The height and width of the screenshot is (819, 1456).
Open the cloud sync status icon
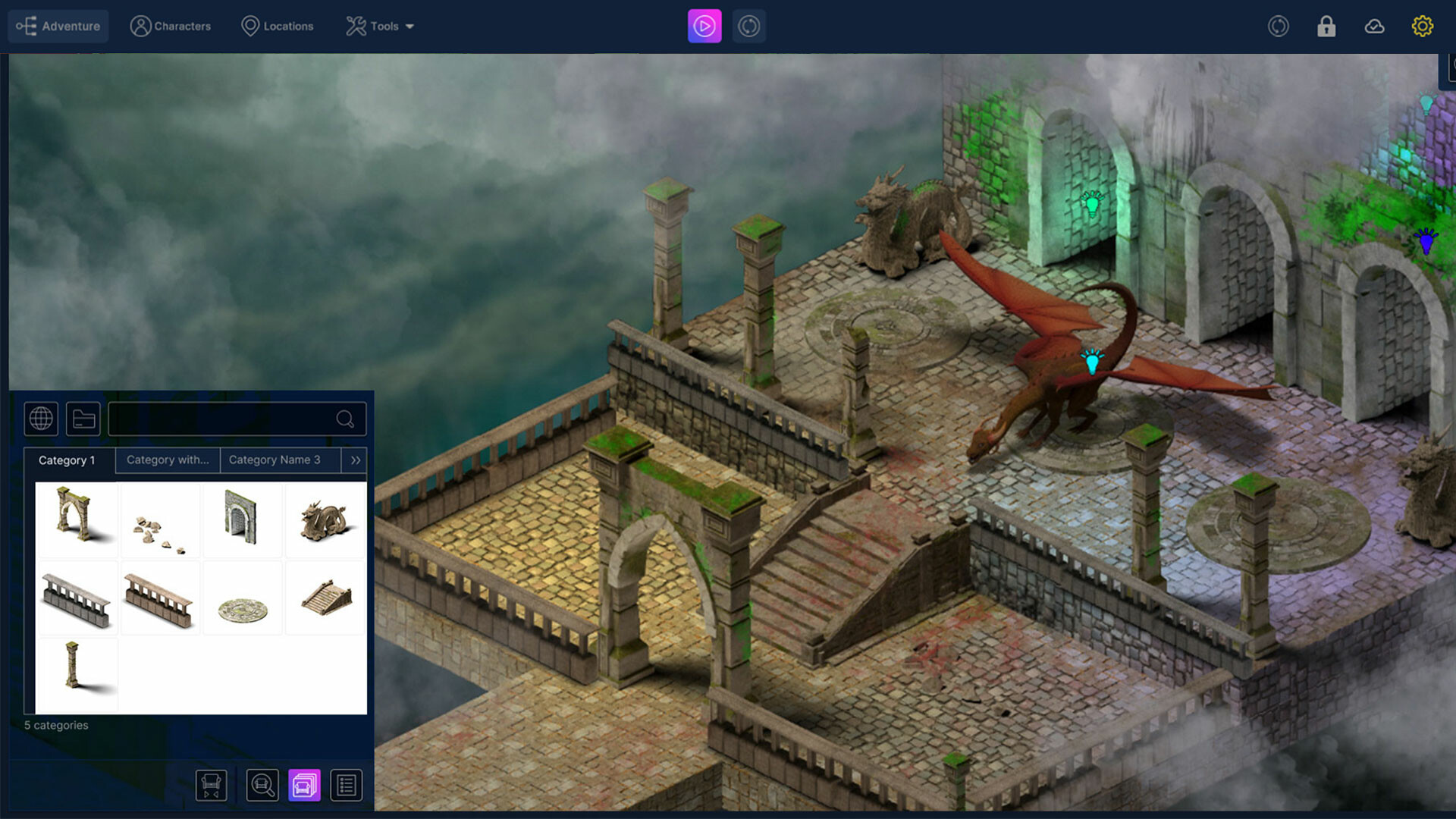click(x=1374, y=26)
